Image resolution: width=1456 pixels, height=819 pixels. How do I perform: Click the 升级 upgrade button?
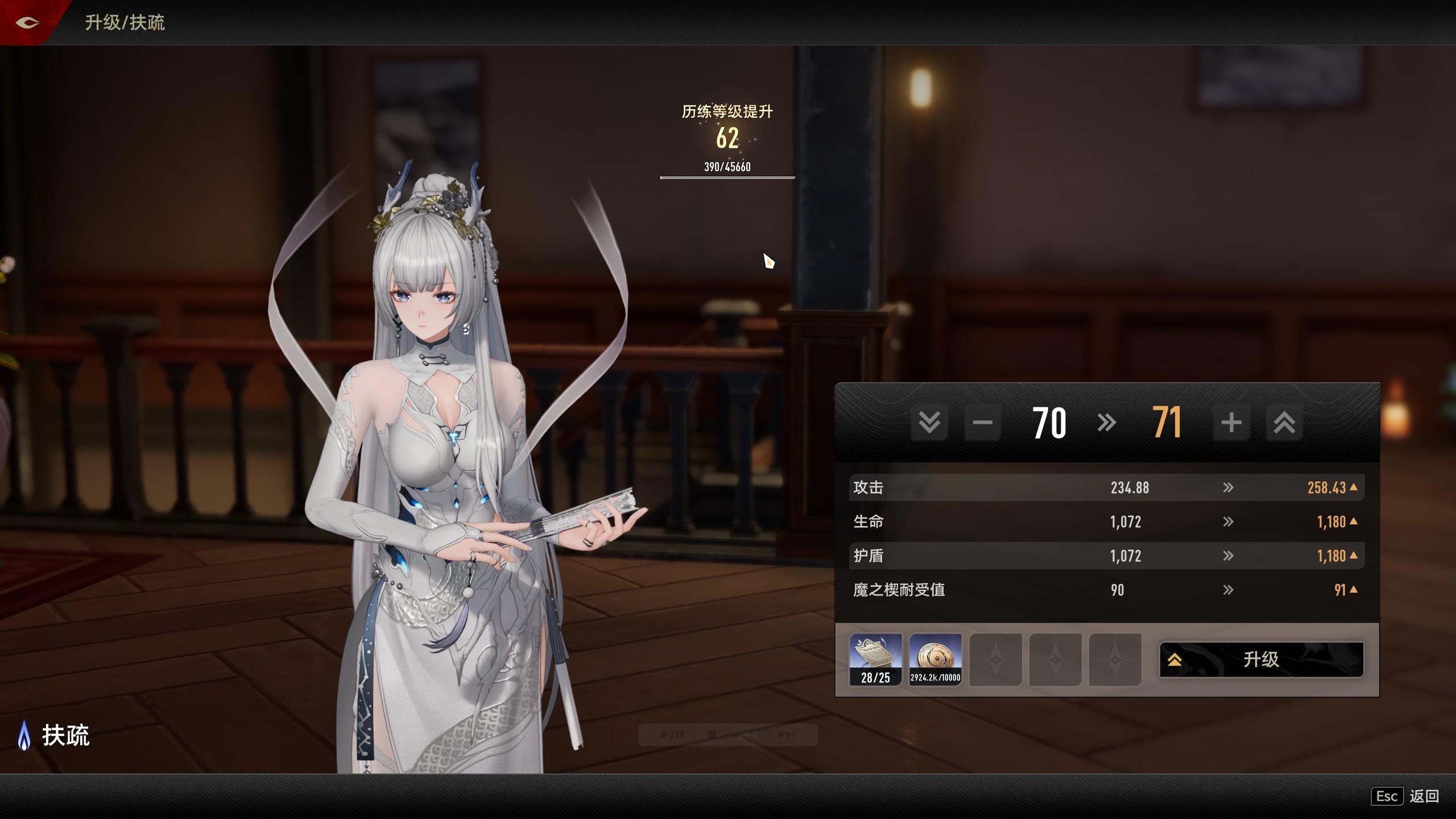1261,660
